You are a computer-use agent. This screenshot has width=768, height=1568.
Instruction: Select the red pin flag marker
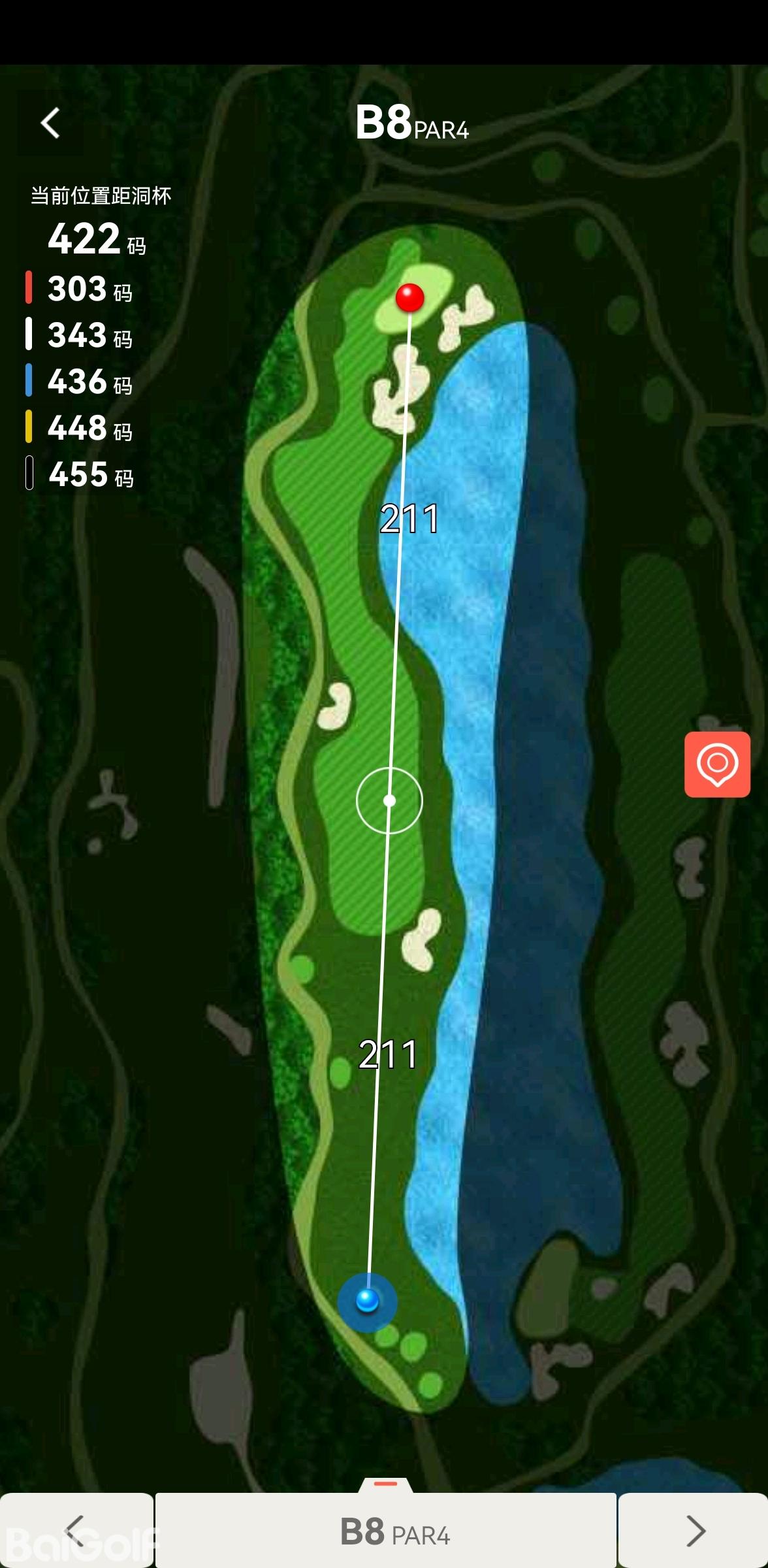[410, 298]
